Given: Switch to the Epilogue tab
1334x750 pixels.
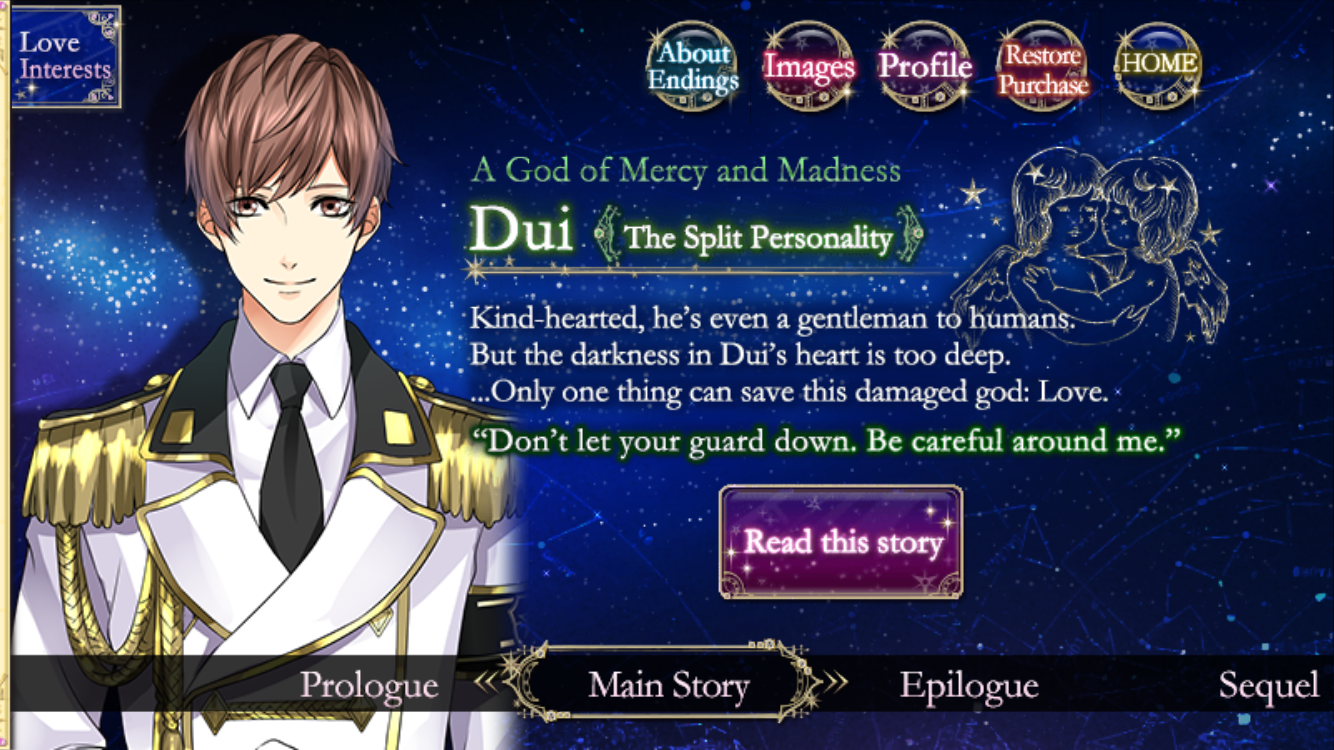Looking at the screenshot, I should (x=968, y=686).
